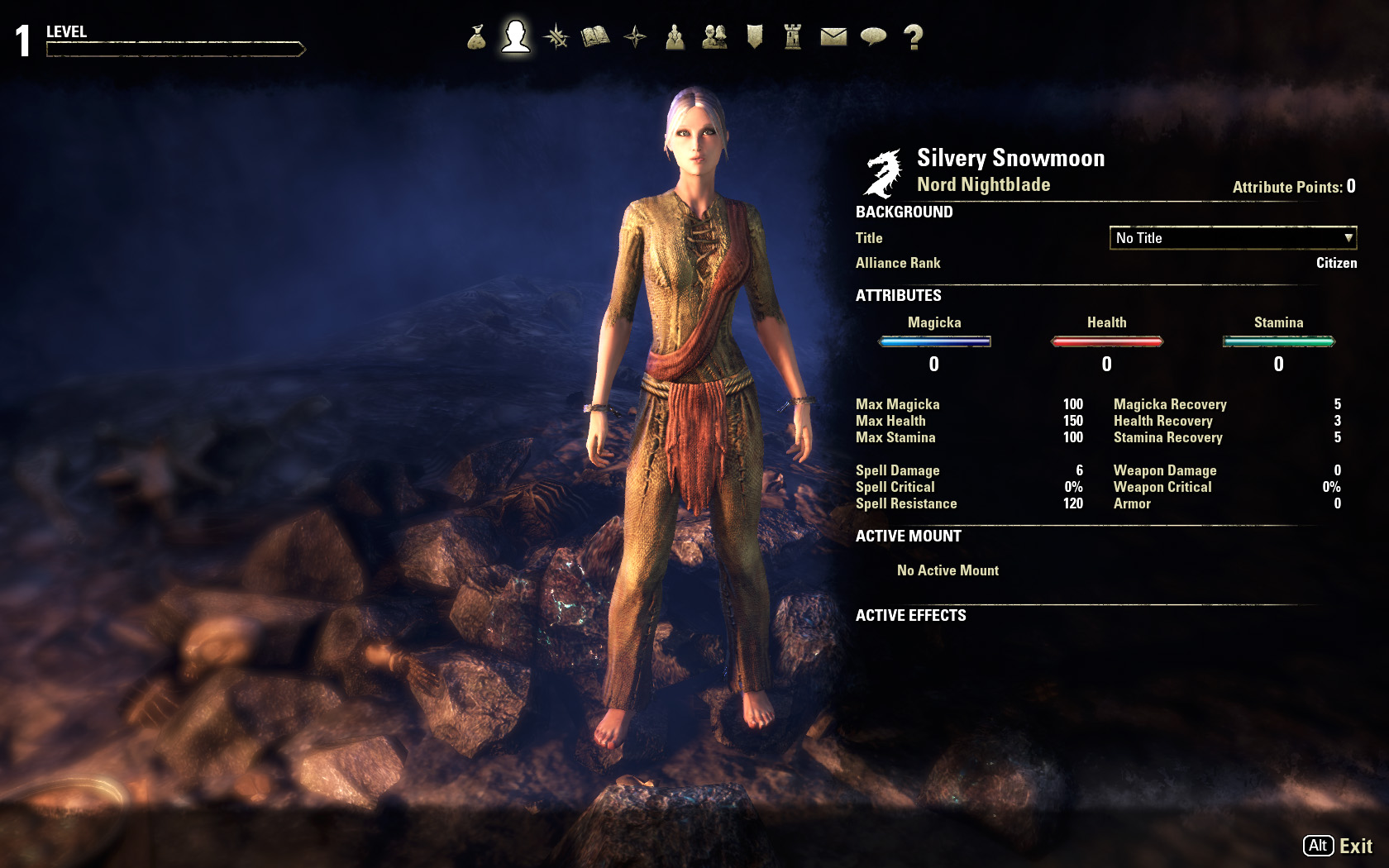Open the inventory bag icon
Viewport: 1389px width, 868px height.
pos(476,37)
